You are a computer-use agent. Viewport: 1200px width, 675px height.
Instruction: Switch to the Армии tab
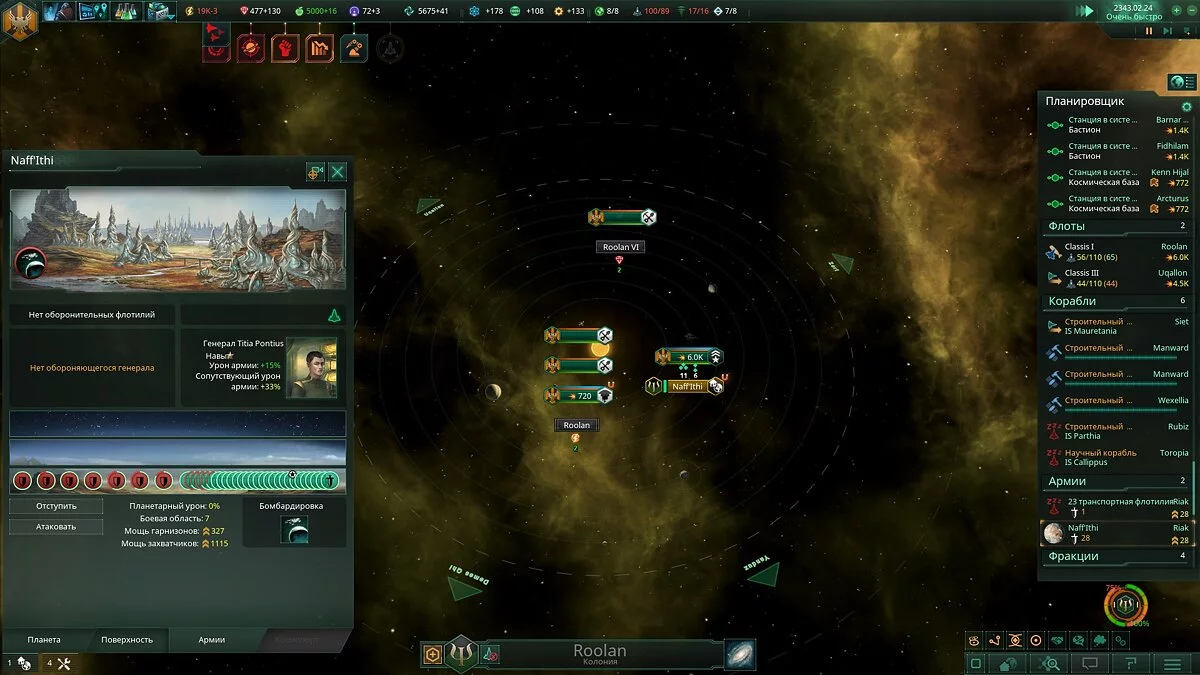(x=211, y=640)
